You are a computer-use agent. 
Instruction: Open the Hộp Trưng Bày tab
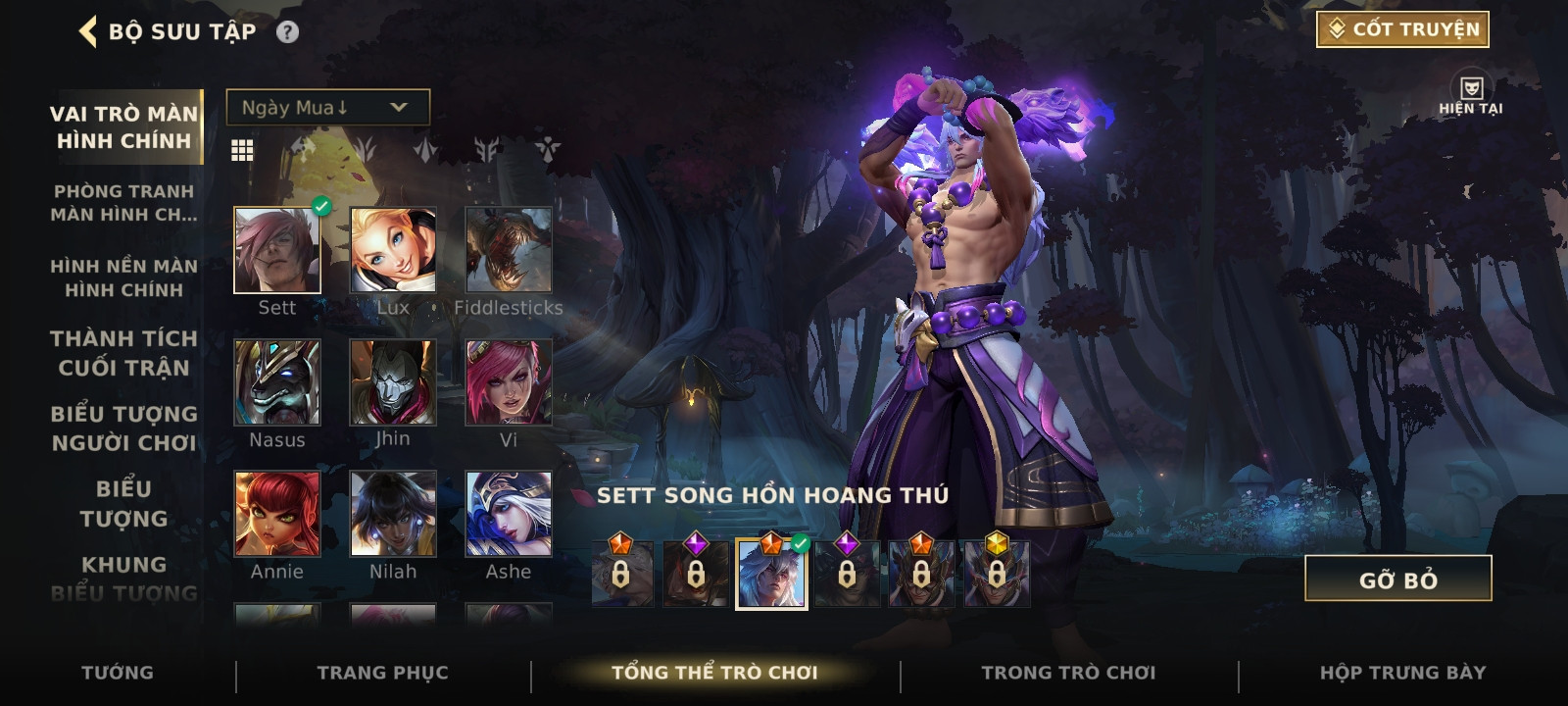click(1402, 673)
